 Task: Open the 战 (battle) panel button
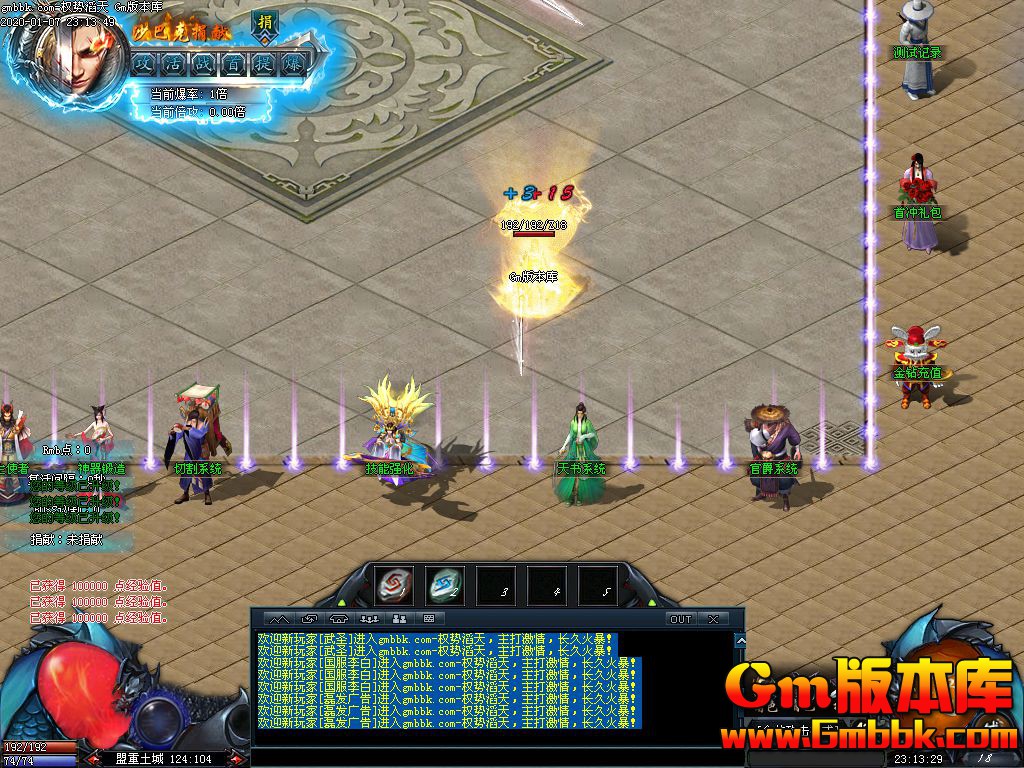pos(204,63)
